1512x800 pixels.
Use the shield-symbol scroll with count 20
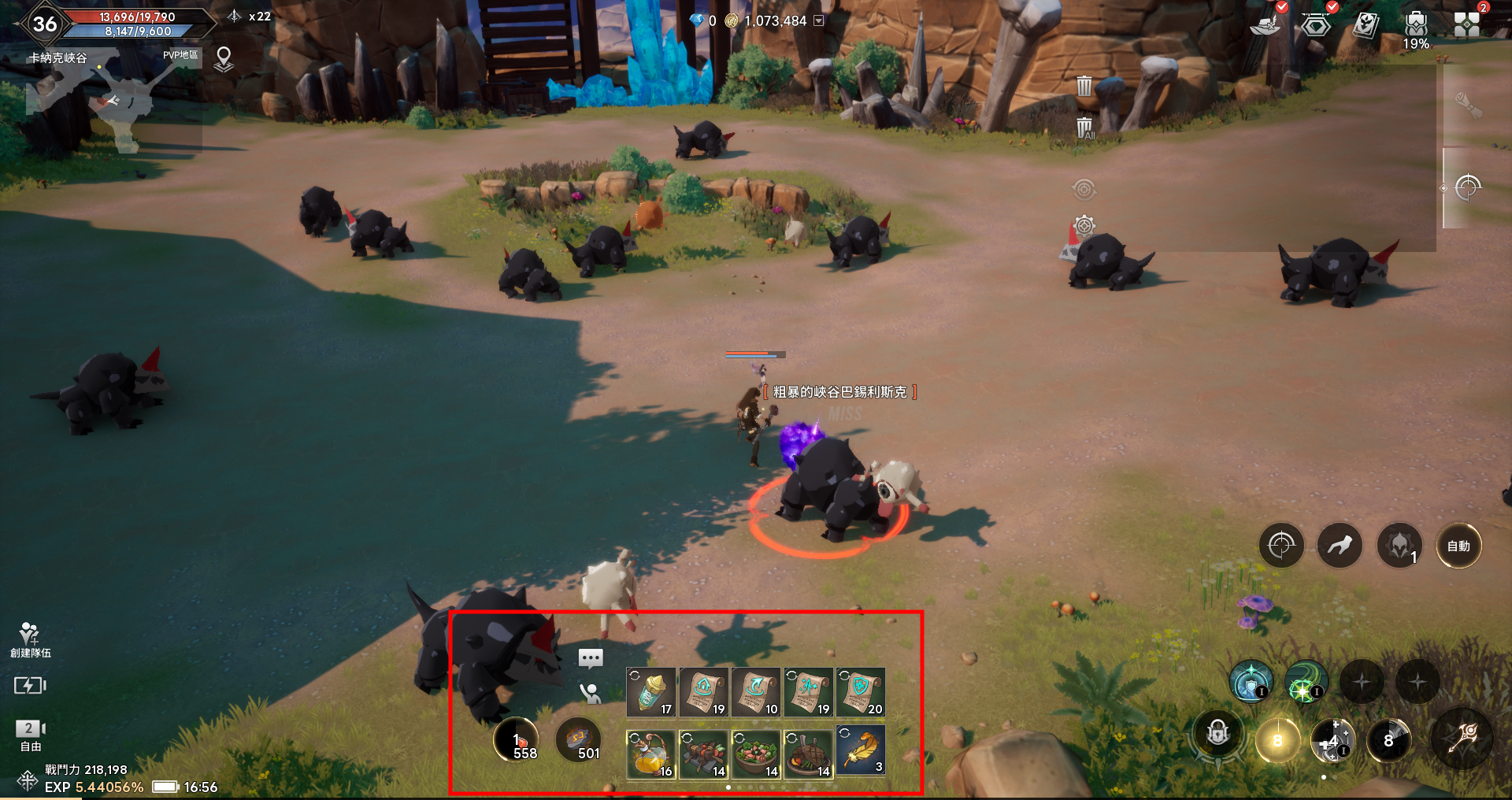tap(860, 691)
